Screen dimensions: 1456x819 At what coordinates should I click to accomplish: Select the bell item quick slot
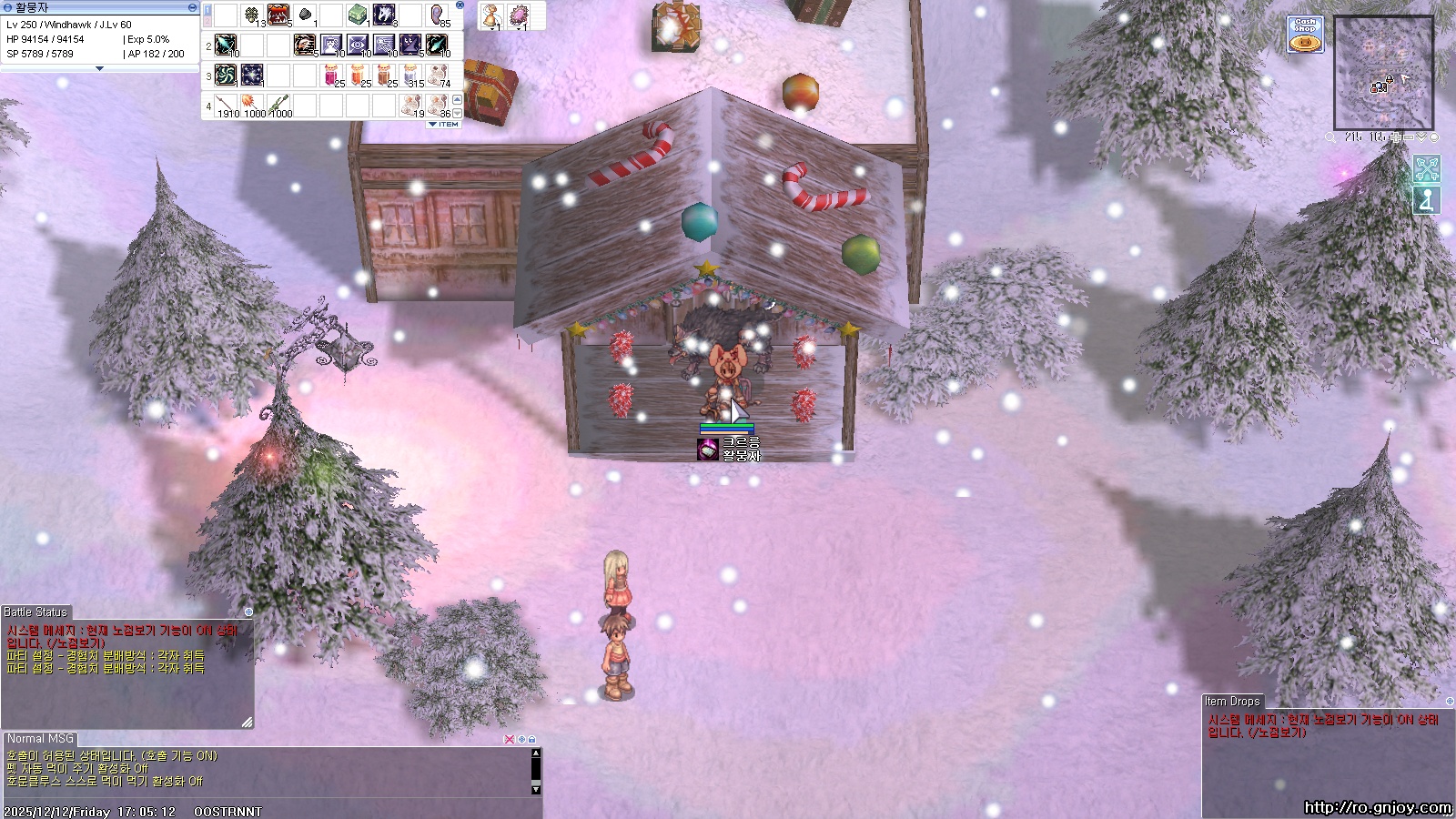492,15
